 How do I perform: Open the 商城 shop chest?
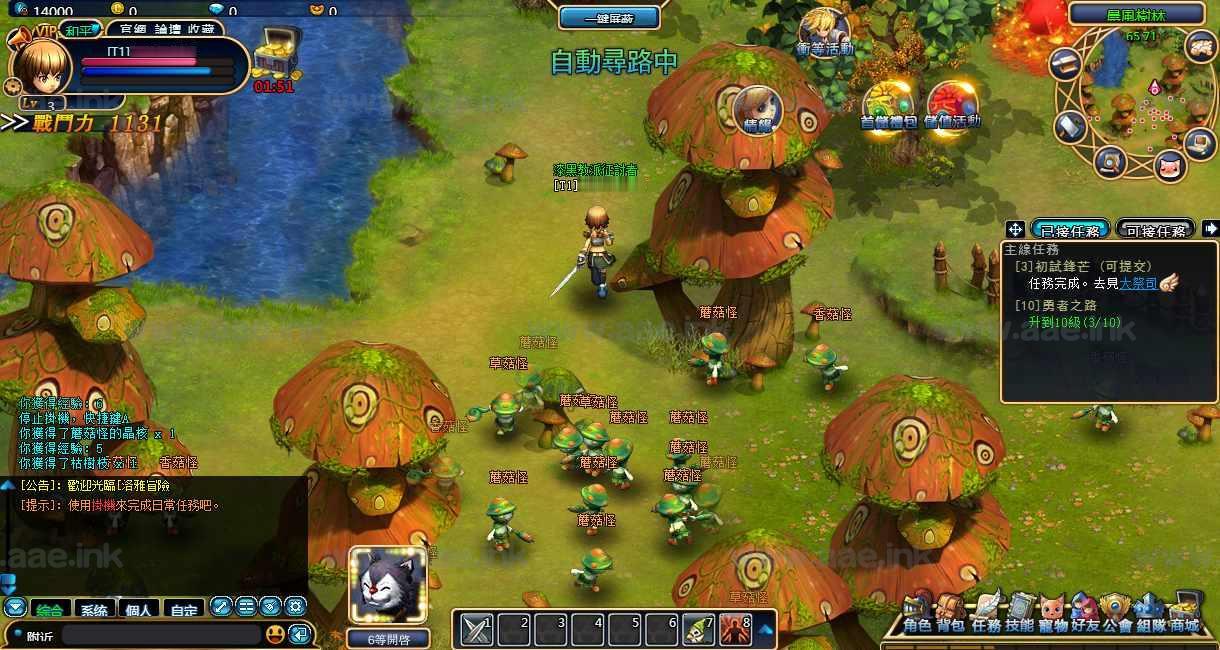click(1184, 611)
